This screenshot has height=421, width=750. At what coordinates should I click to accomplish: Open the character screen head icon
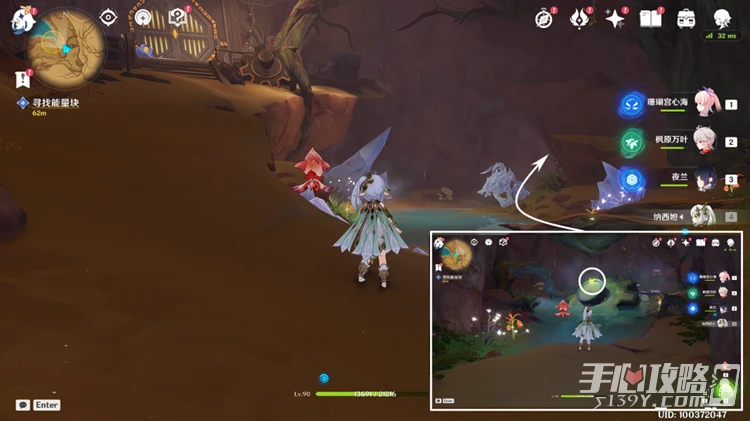(722, 18)
